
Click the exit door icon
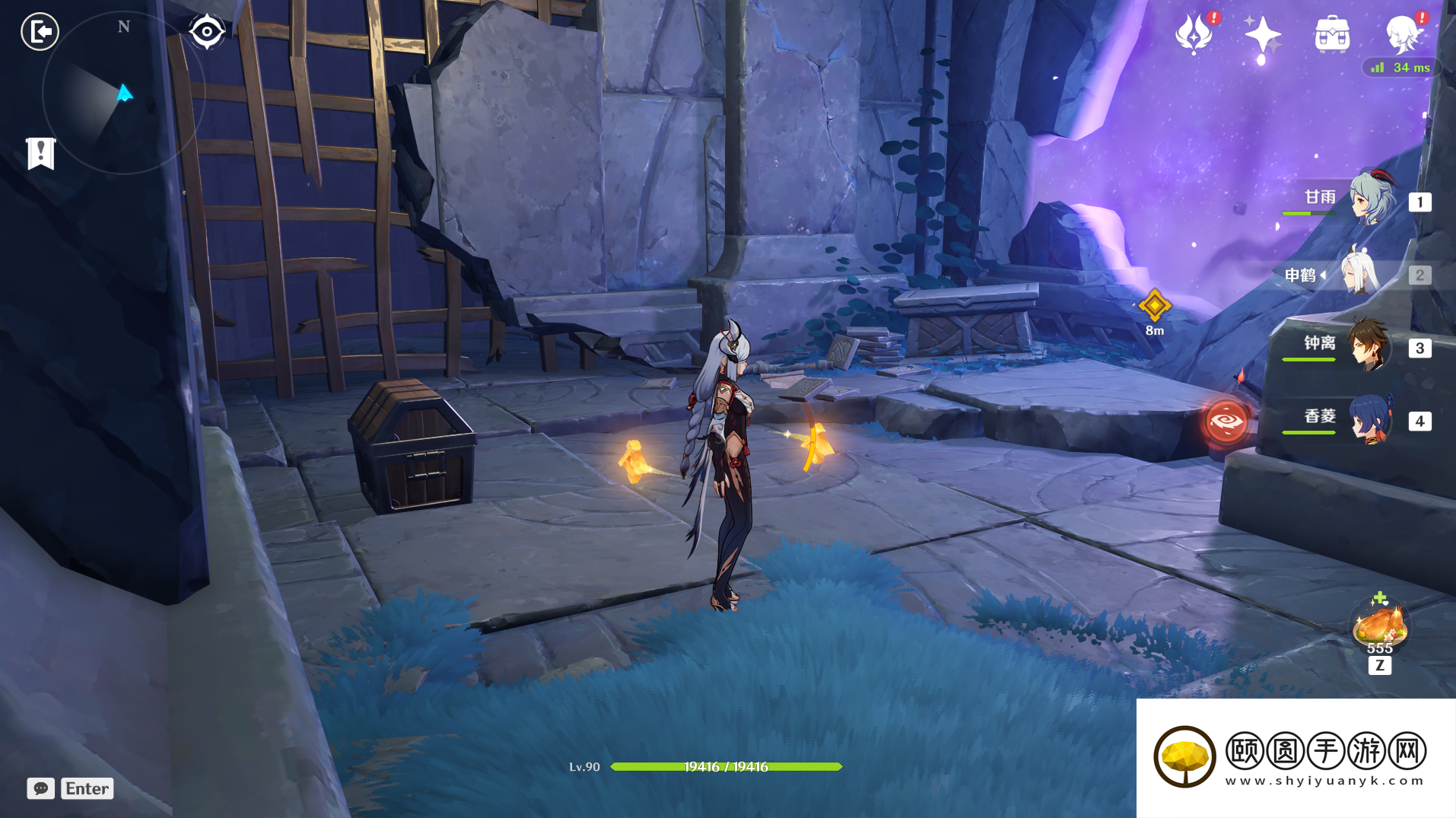pos(40,32)
